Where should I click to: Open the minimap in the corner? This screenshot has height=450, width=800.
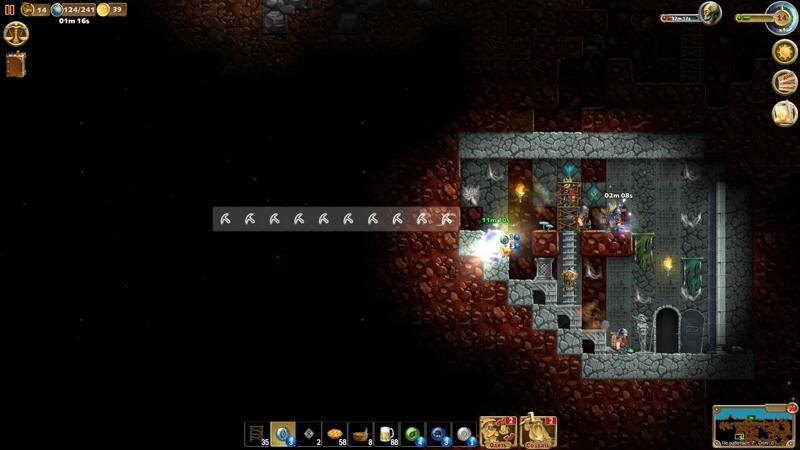point(753,426)
